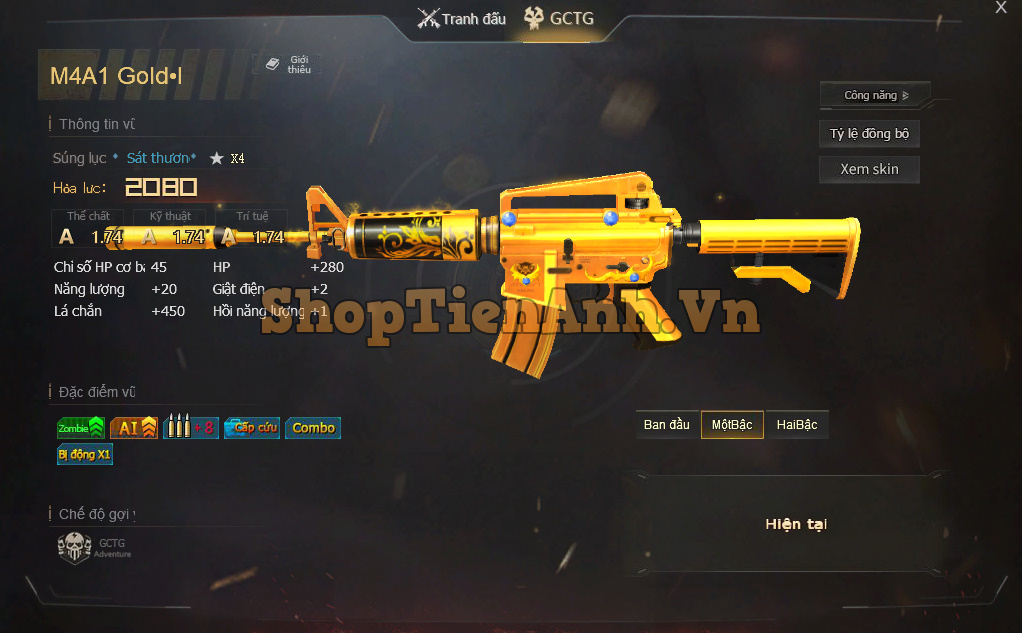Image resolution: width=1022 pixels, height=633 pixels.
Task: Select the Ban đầu upgrade tier
Action: tap(667, 425)
